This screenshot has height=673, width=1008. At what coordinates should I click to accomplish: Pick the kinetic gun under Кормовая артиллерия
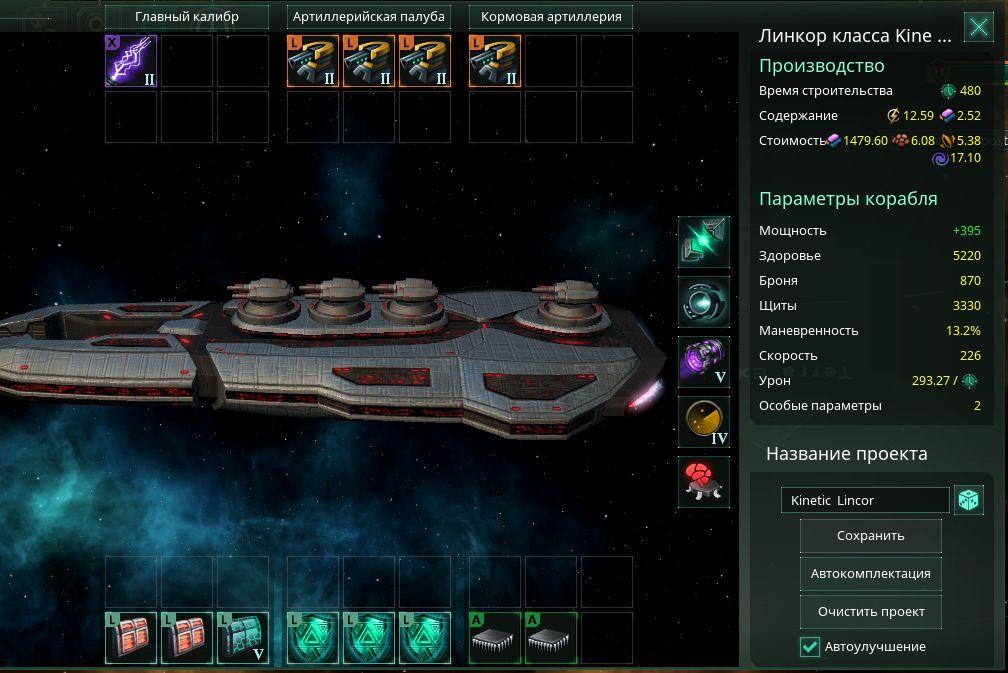[495, 61]
